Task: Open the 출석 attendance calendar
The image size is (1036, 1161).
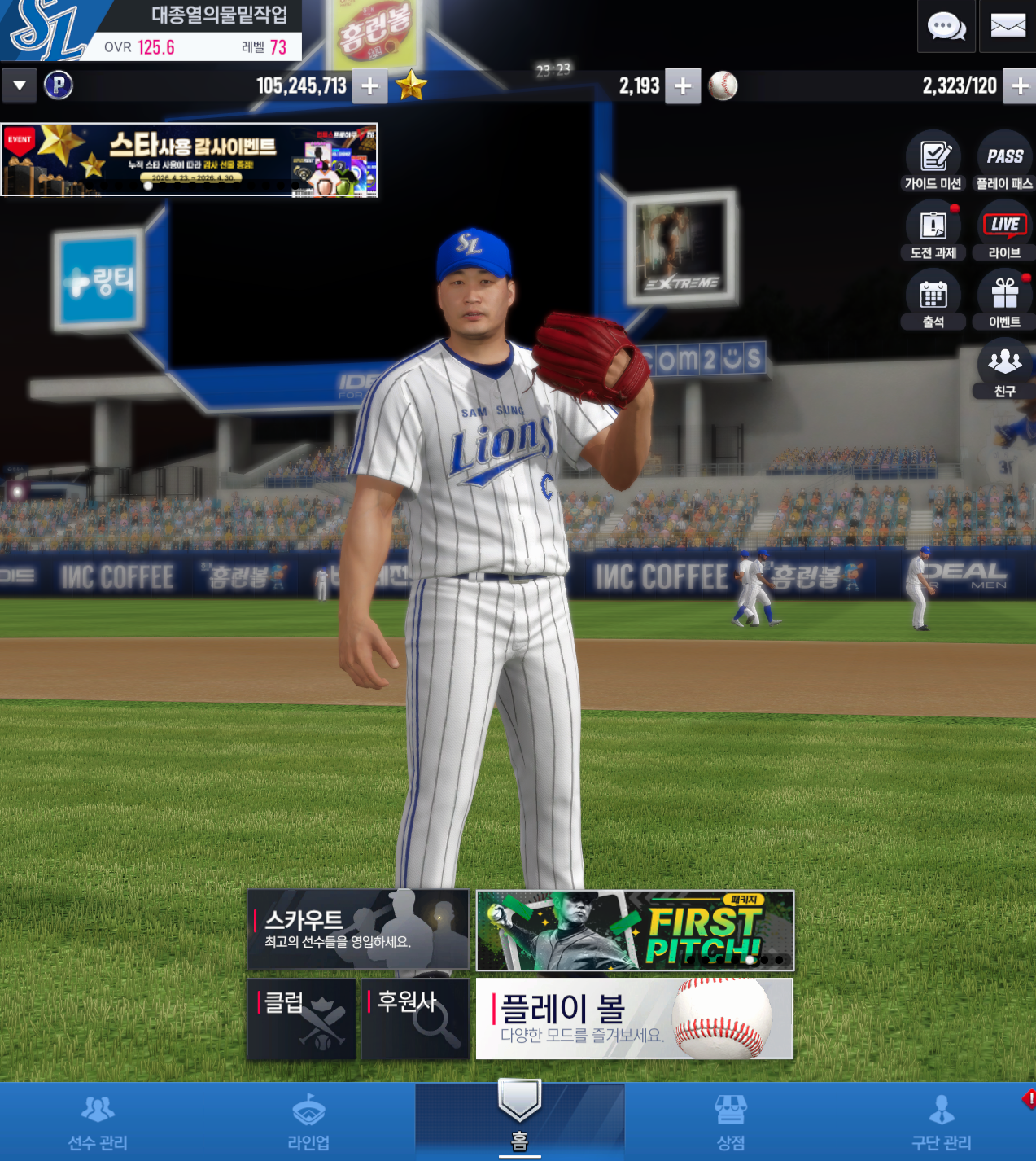Action: coord(933,300)
